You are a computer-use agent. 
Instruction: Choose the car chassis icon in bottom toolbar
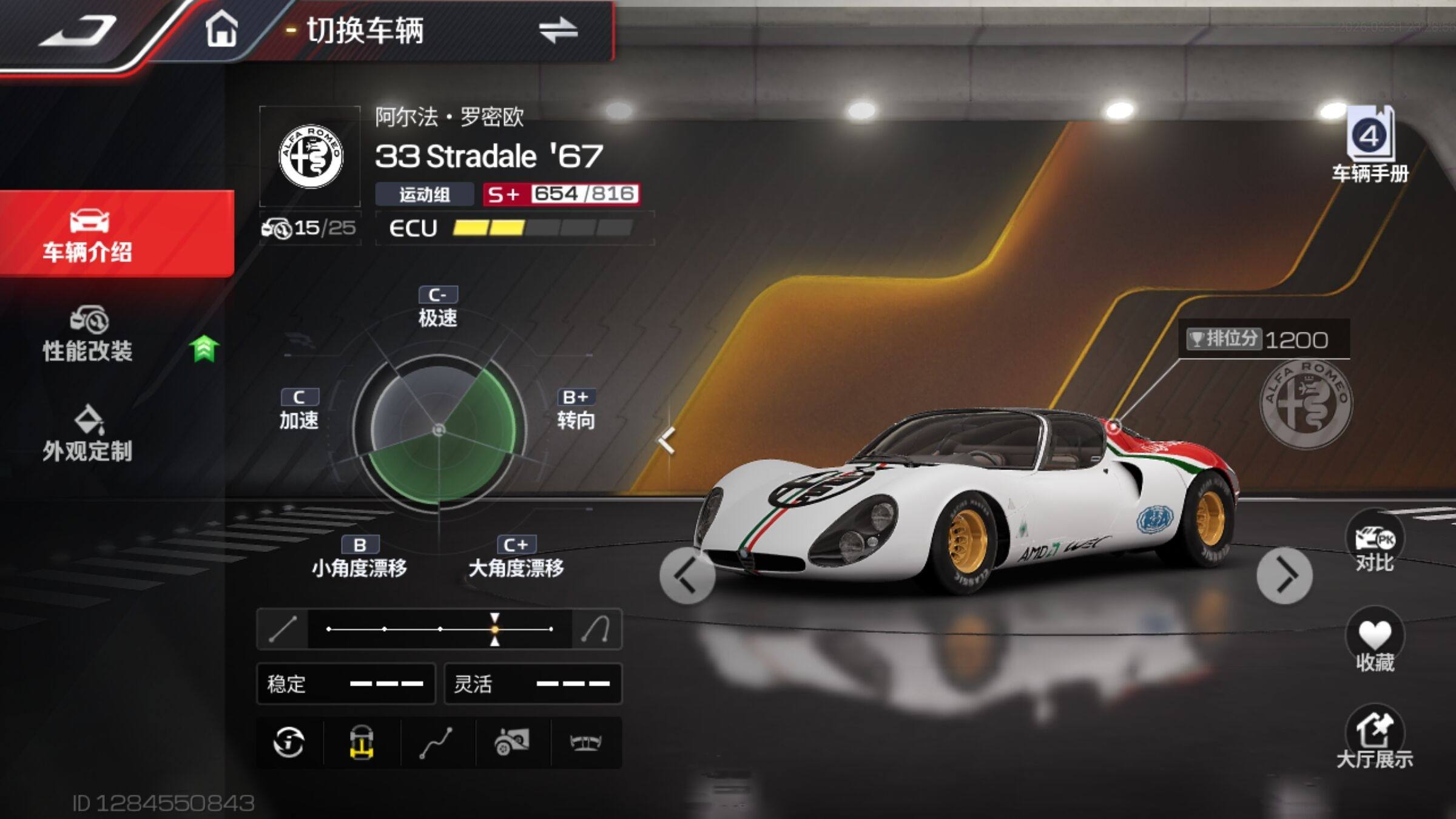pos(362,743)
